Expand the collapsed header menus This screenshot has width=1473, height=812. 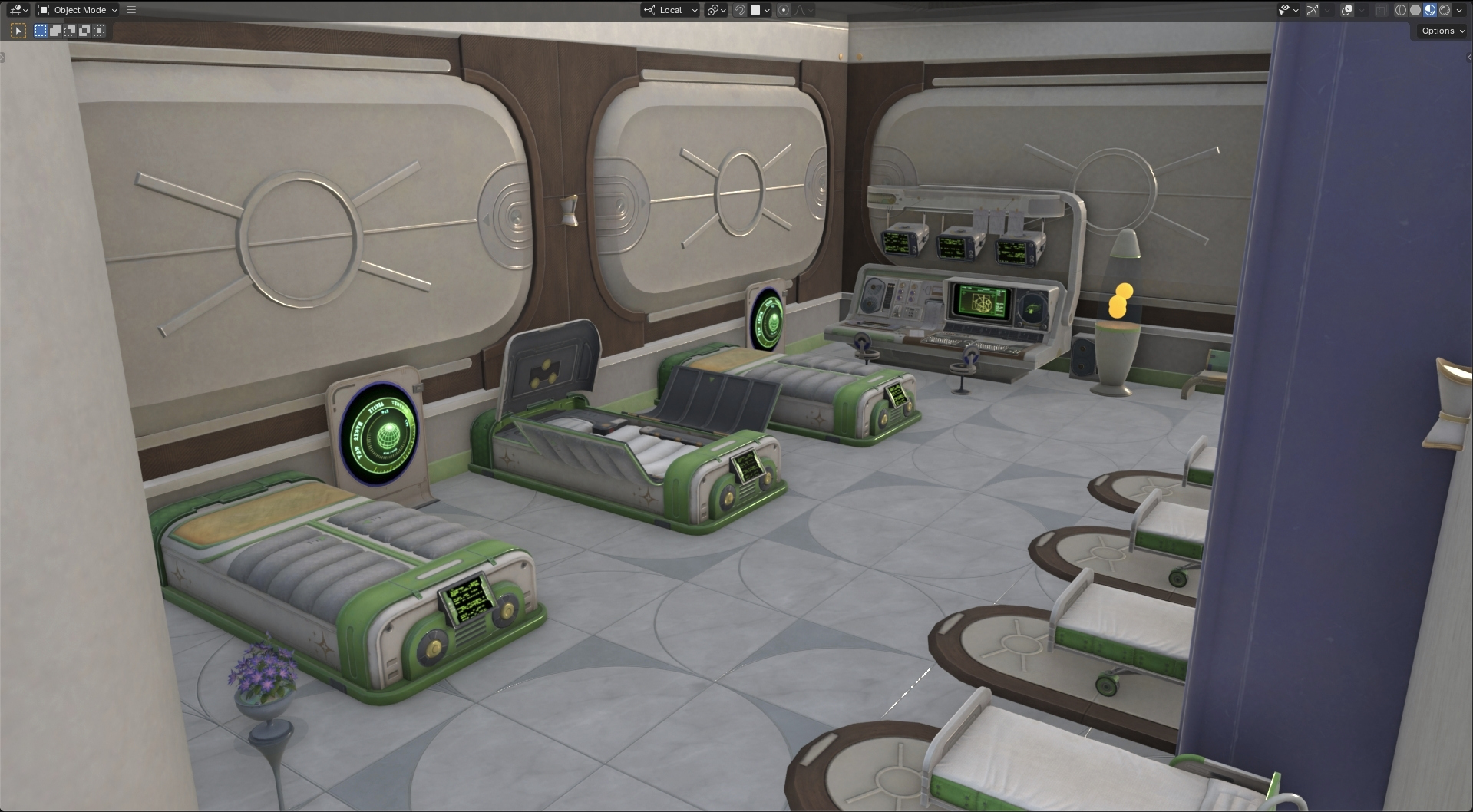tap(131, 10)
